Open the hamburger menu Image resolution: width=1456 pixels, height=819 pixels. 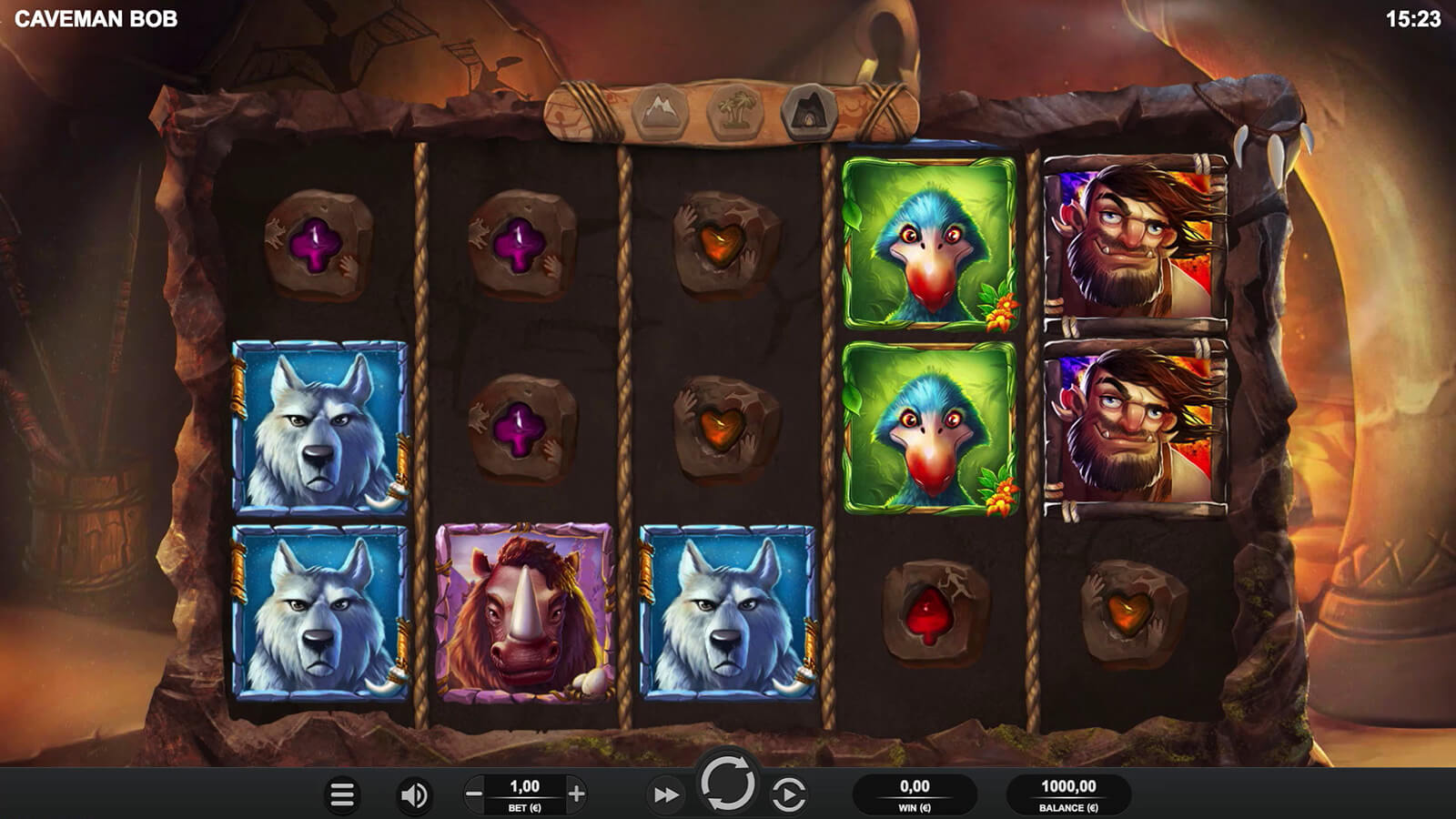click(342, 794)
